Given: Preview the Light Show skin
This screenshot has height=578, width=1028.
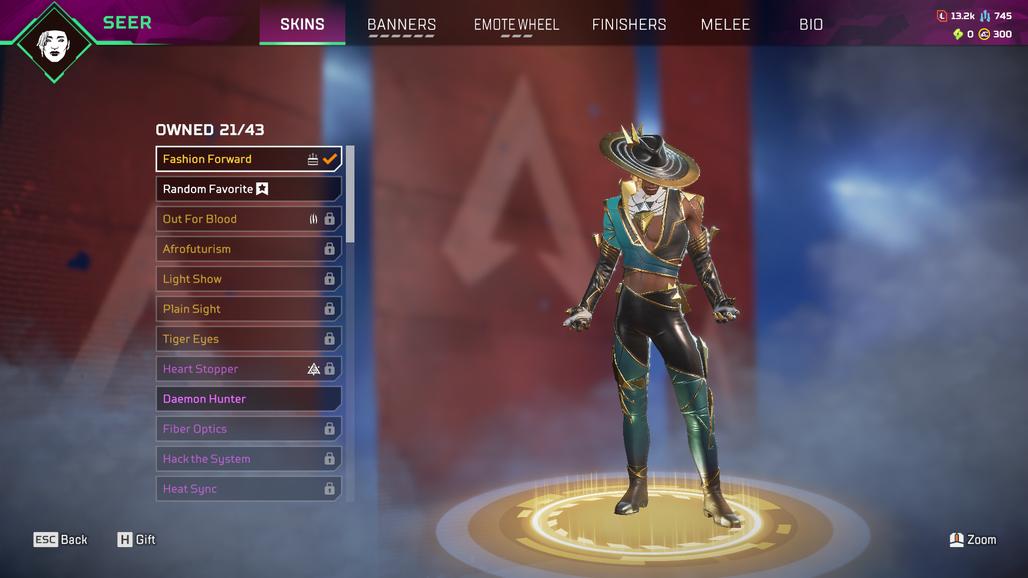Looking at the screenshot, I should (x=248, y=279).
